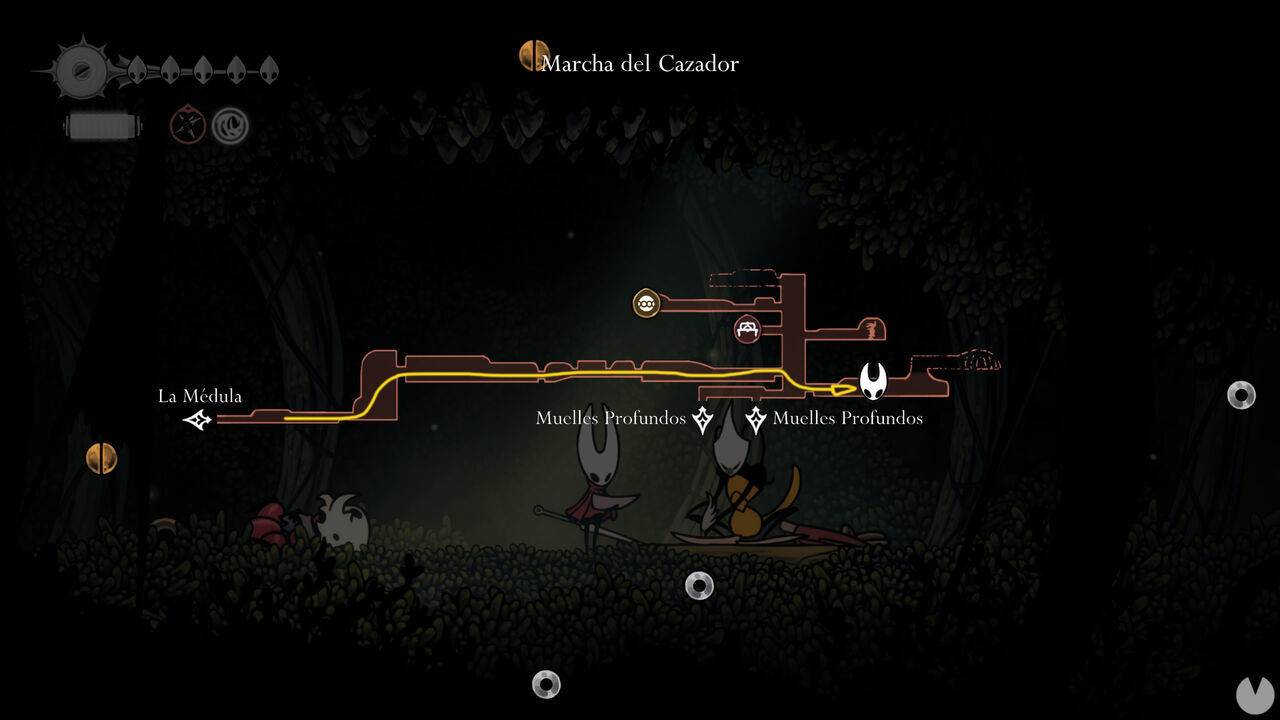Select the gold round bead marker
The height and width of the screenshot is (720, 1280).
click(x=647, y=303)
